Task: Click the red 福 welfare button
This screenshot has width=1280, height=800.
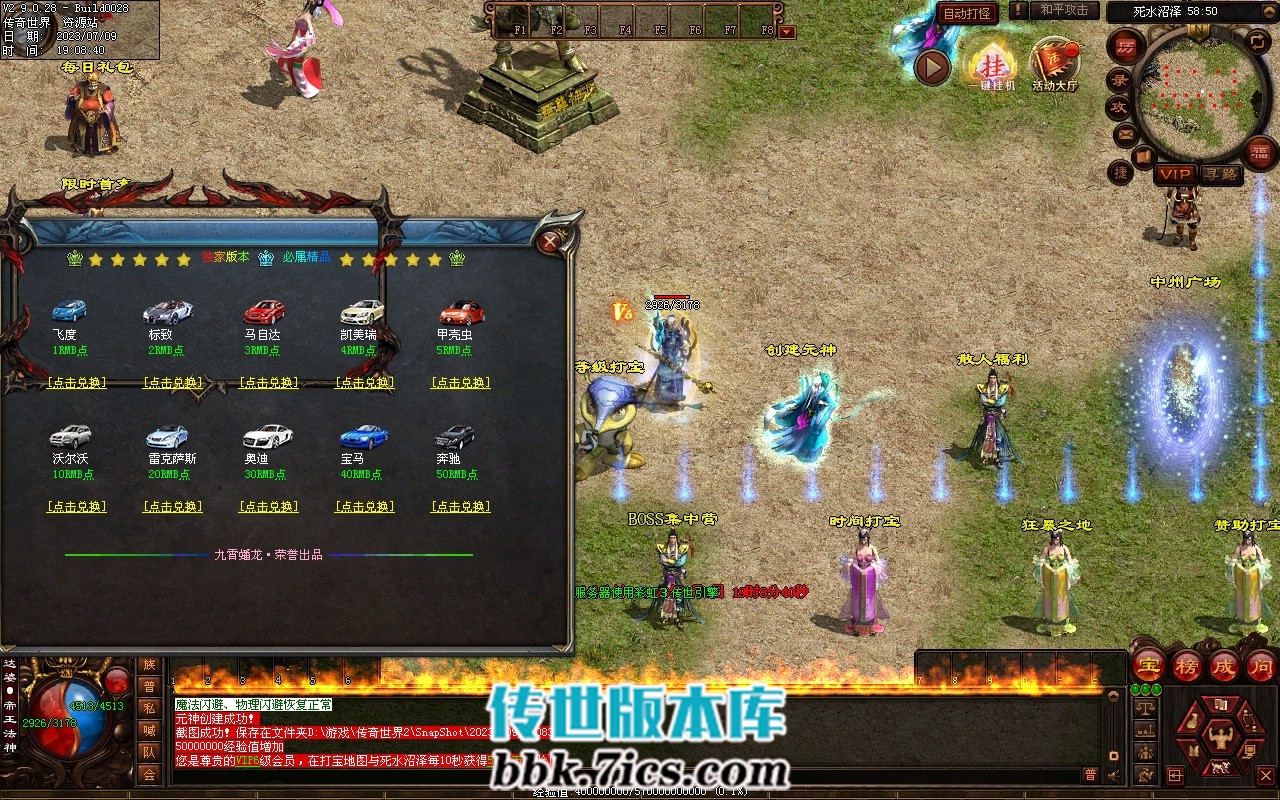Action: [1260, 153]
